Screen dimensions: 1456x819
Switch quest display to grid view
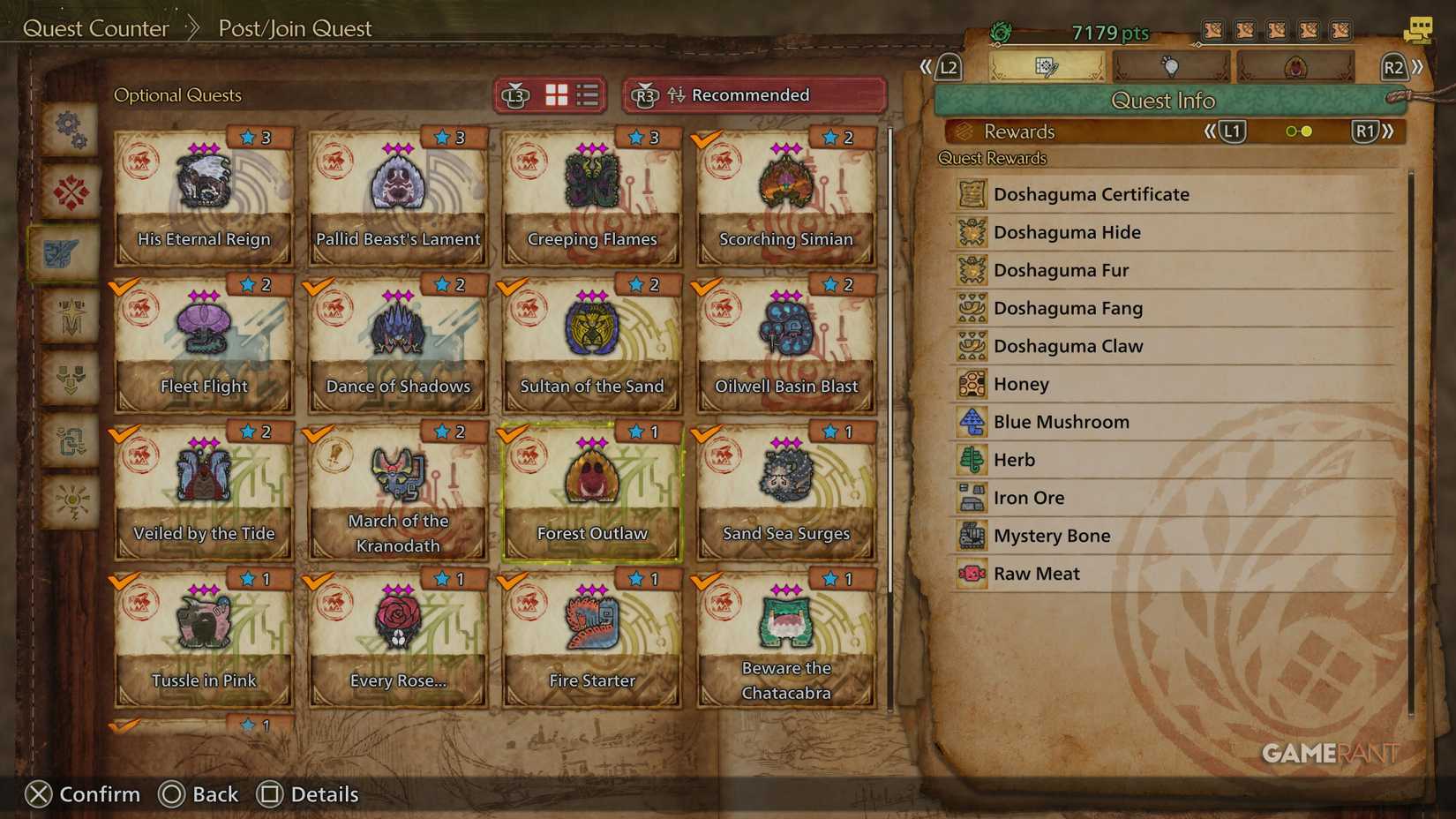click(x=557, y=95)
